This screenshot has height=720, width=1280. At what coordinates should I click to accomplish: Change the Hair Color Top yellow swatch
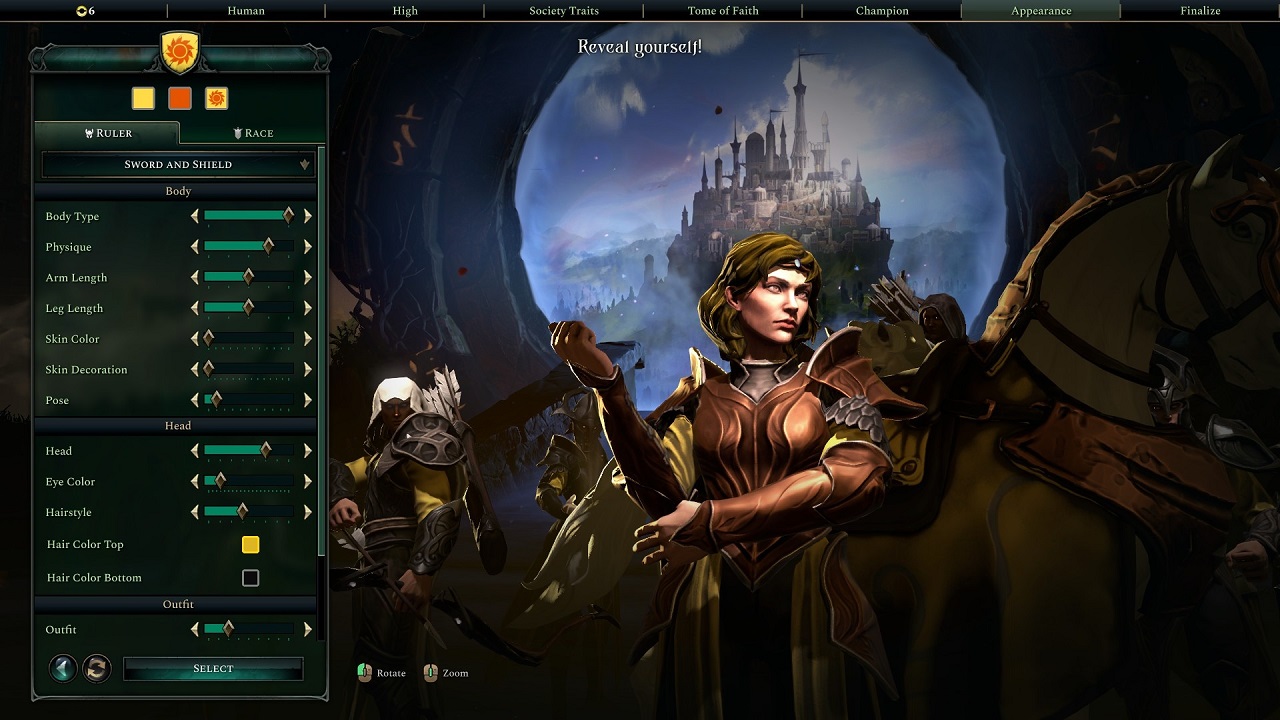(250, 544)
